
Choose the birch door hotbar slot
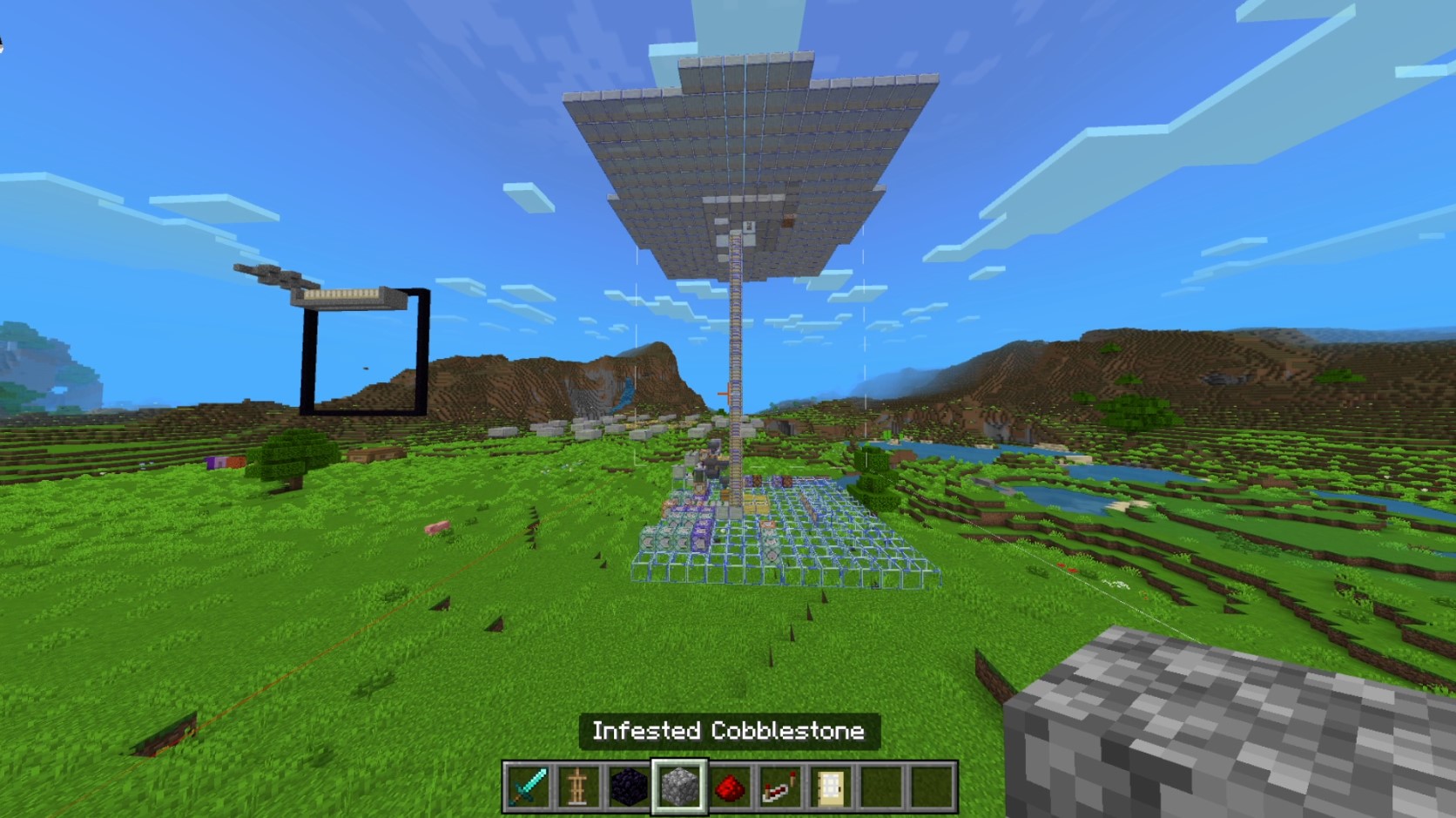pos(829,787)
